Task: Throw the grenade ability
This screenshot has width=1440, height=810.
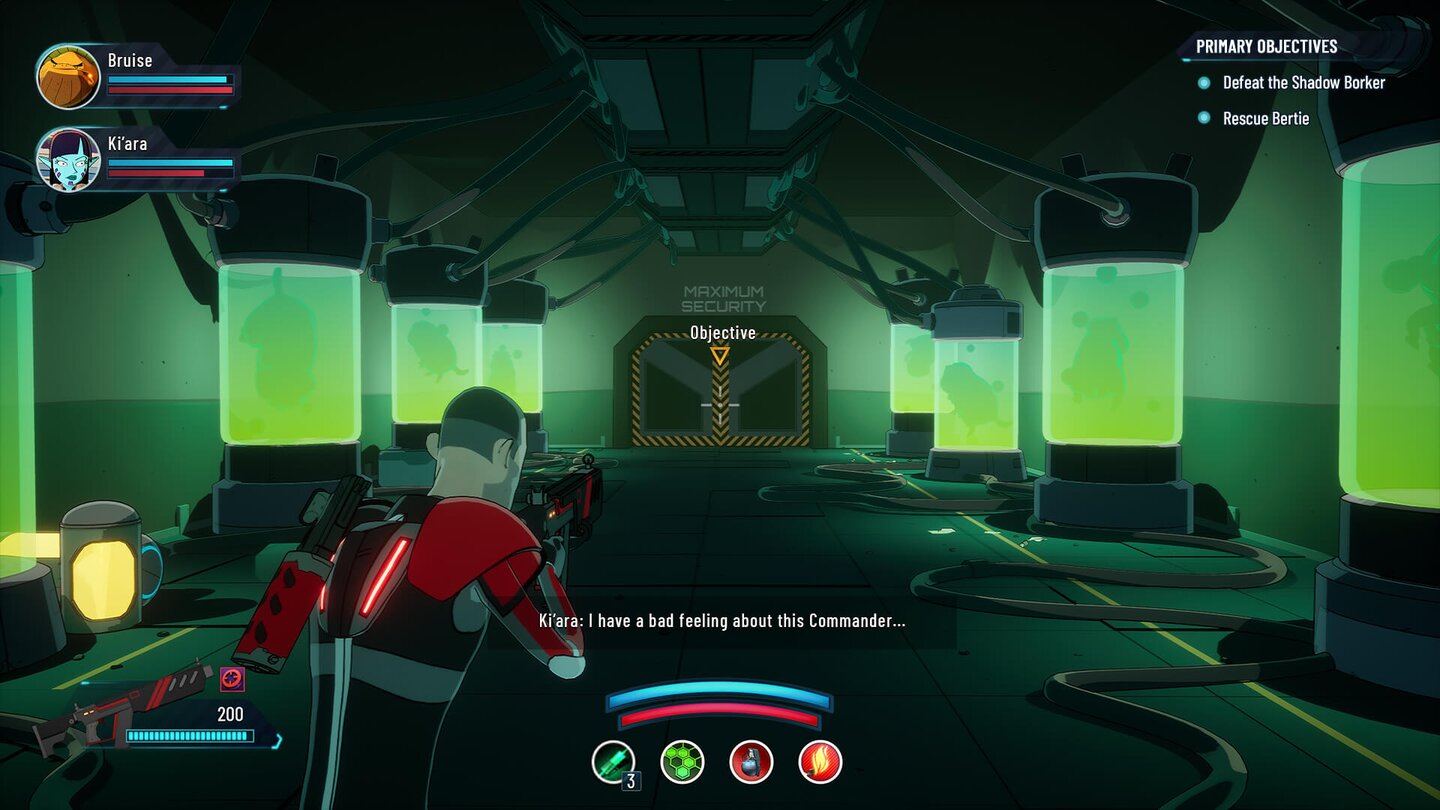Action: point(751,761)
